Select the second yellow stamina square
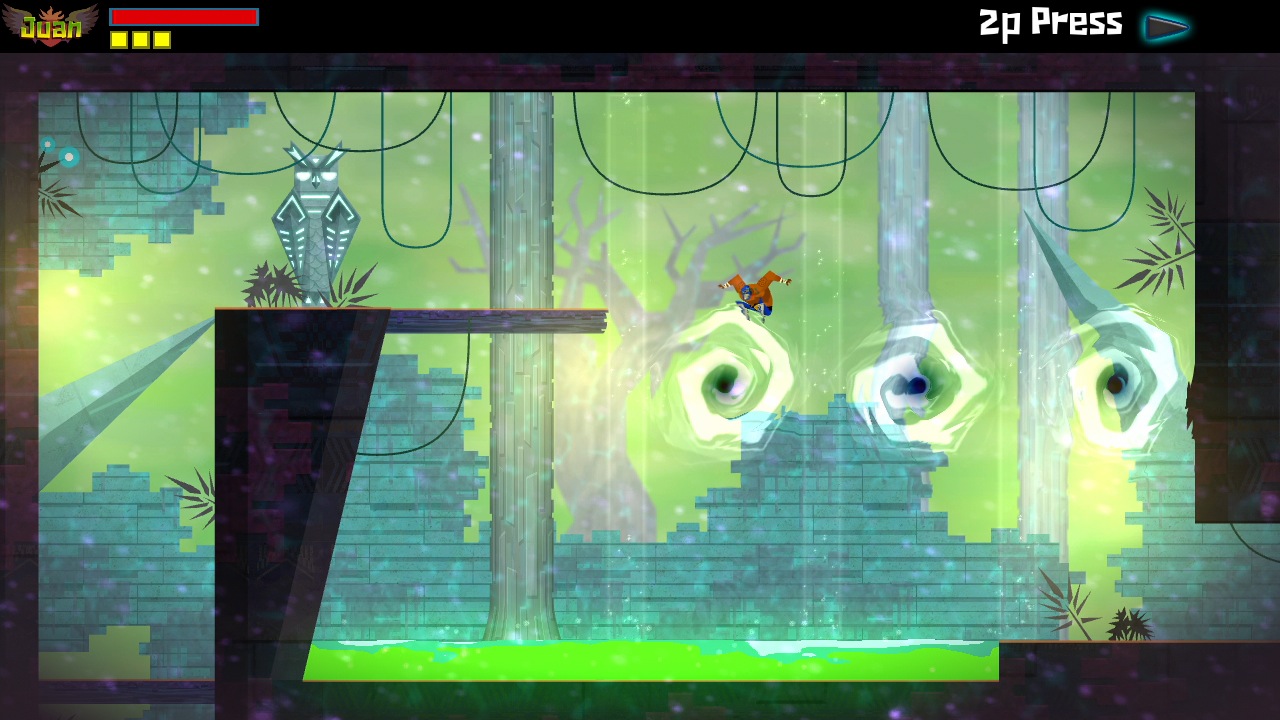The height and width of the screenshot is (720, 1280). (x=141, y=39)
